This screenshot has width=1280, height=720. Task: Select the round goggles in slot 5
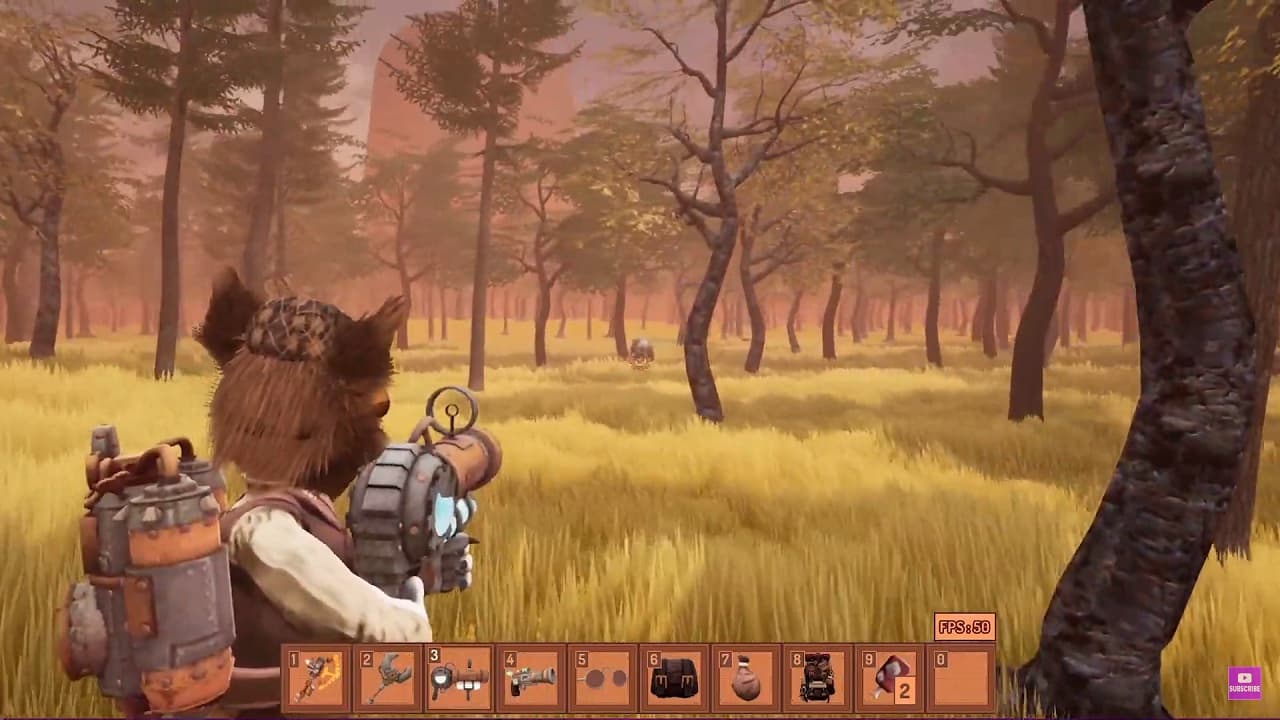(603, 678)
